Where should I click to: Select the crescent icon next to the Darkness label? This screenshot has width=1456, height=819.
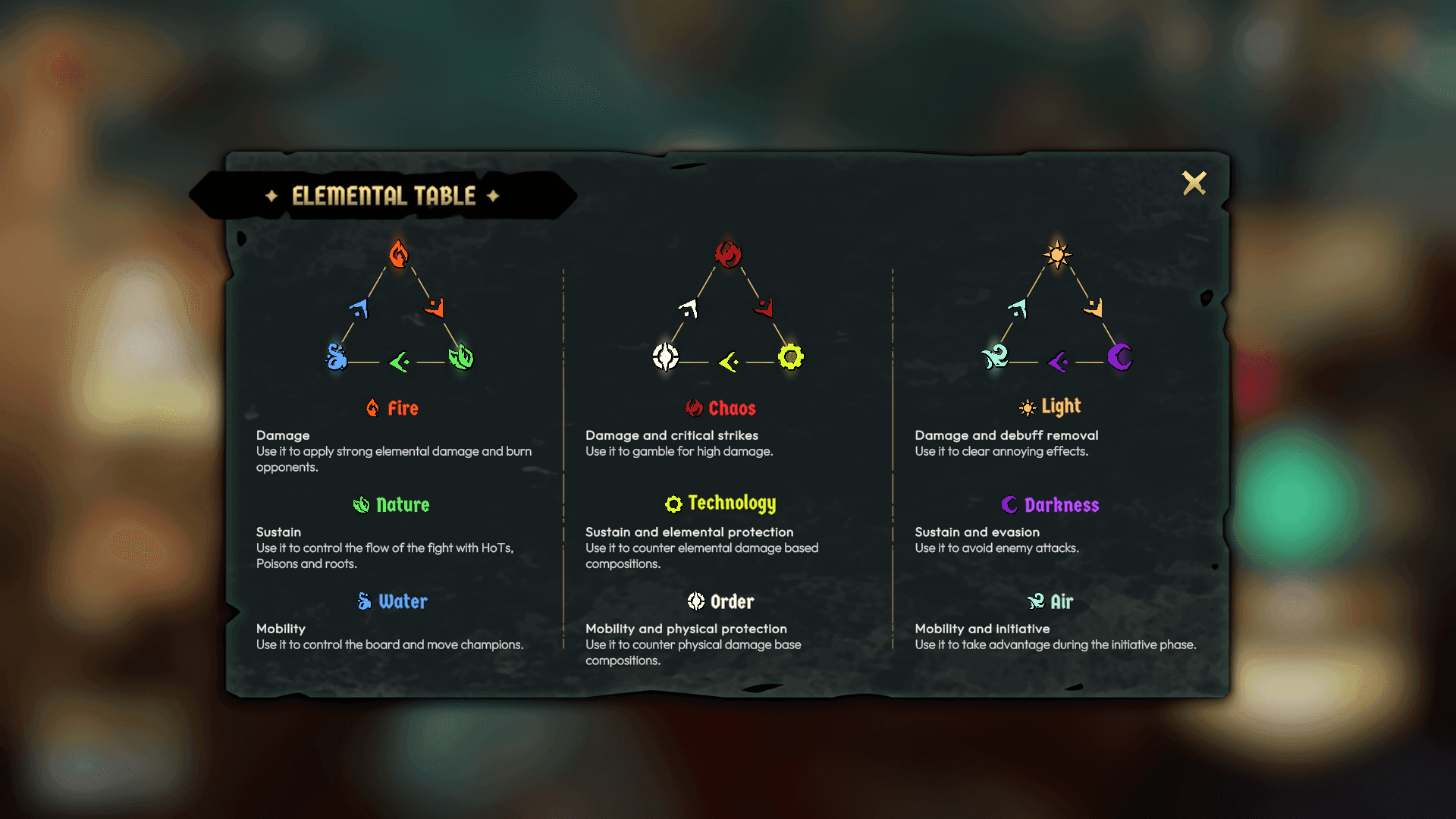point(1009,504)
